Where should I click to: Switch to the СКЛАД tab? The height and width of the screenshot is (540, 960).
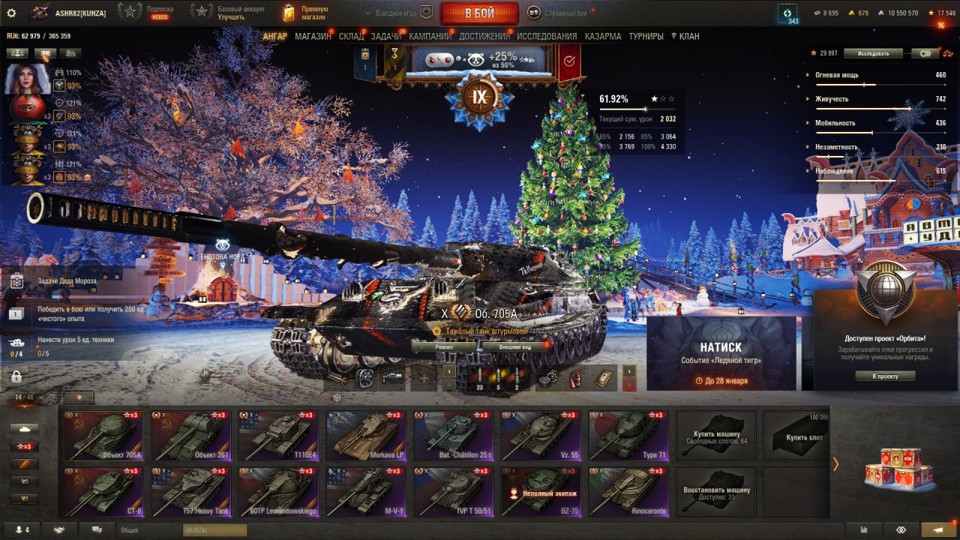point(351,36)
